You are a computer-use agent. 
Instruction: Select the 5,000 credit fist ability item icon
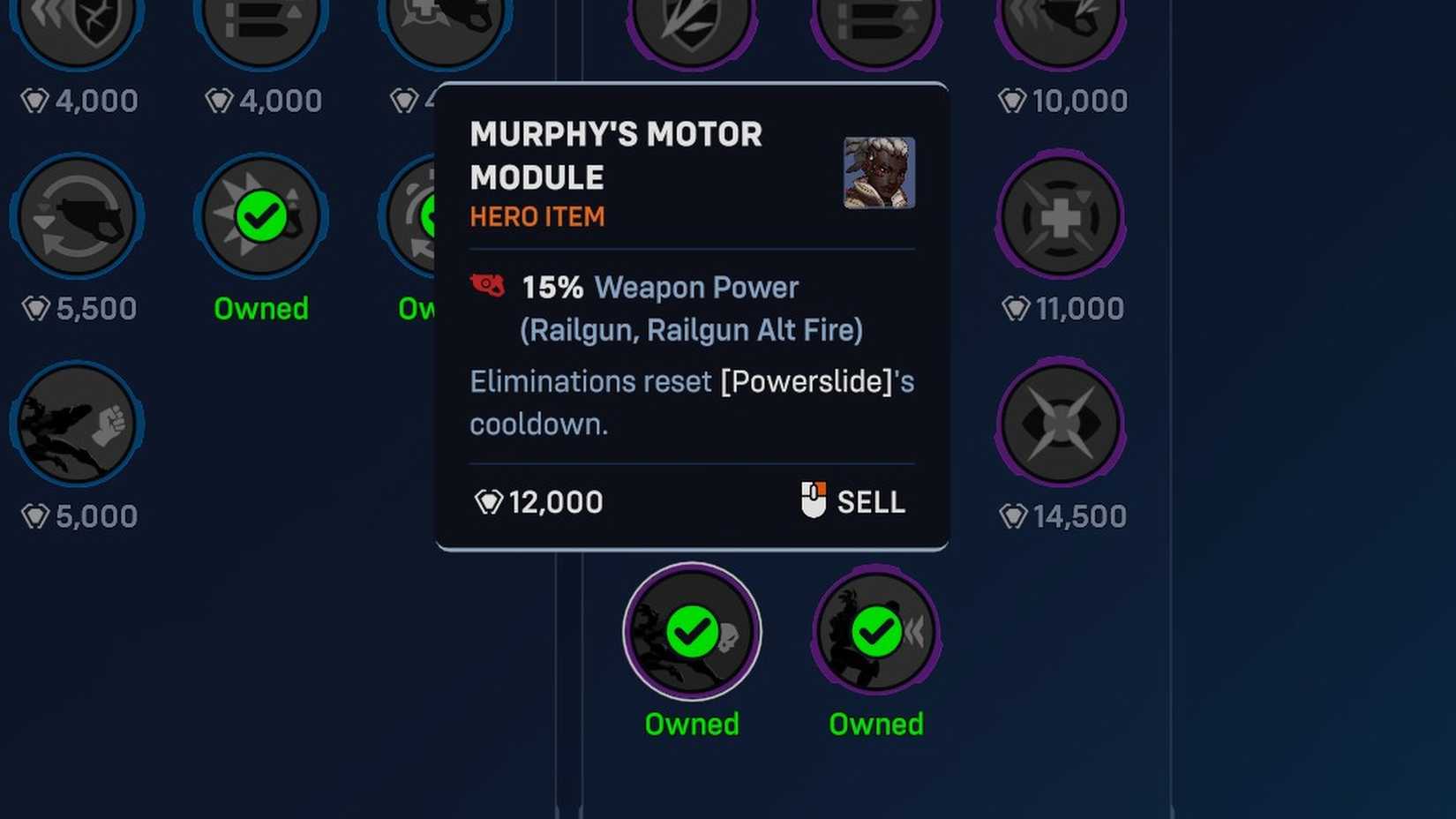point(75,423)
